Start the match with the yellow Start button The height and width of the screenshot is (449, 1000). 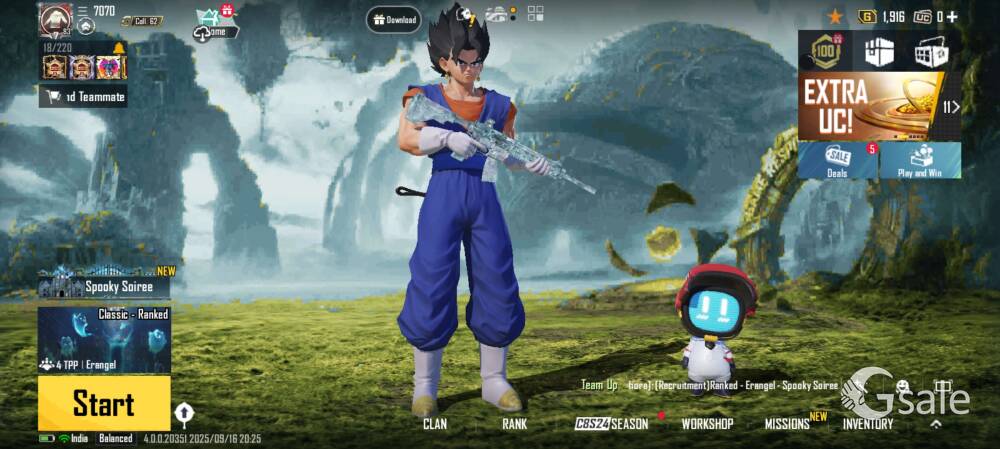coord(104,403)
